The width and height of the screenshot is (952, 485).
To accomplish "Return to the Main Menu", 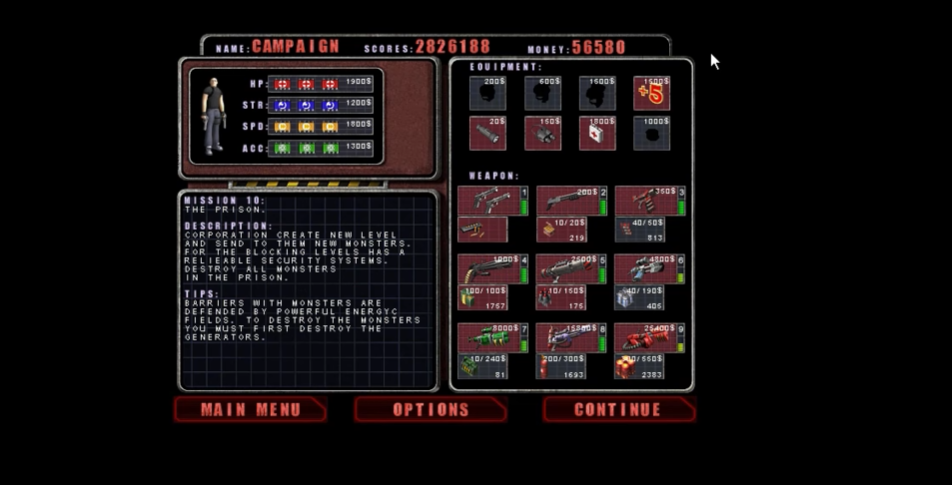I will [x=250, y=410].
